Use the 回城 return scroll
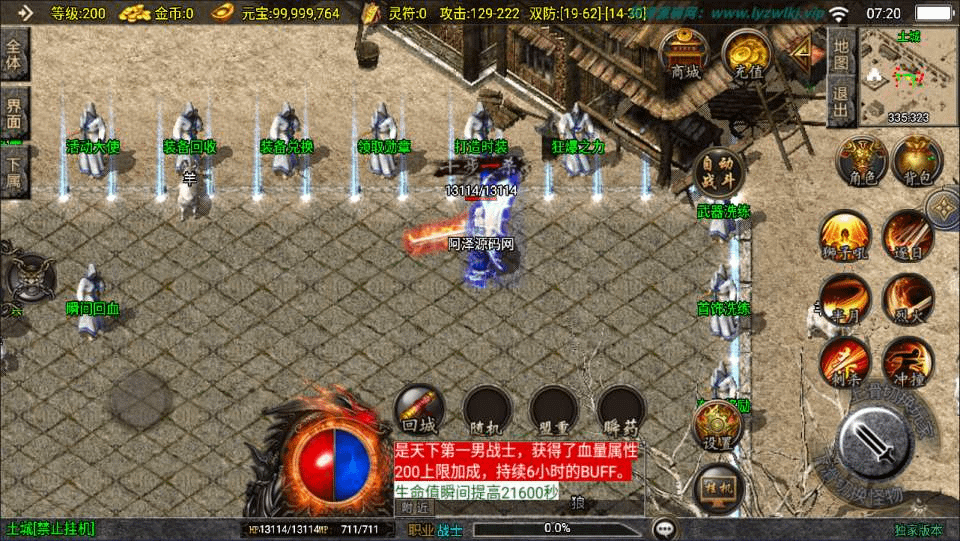The image size is (960, 541). point(420,410)
